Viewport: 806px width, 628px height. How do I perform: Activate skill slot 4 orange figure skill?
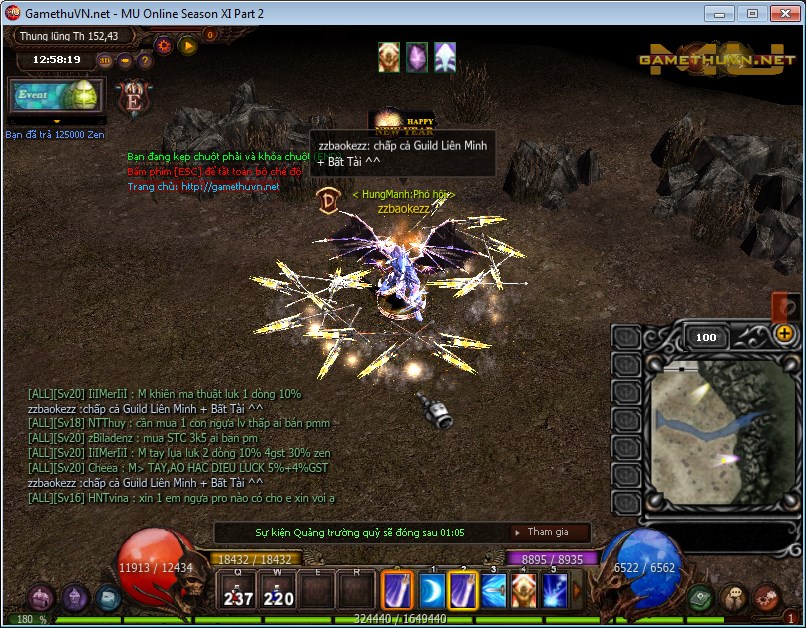524,590
